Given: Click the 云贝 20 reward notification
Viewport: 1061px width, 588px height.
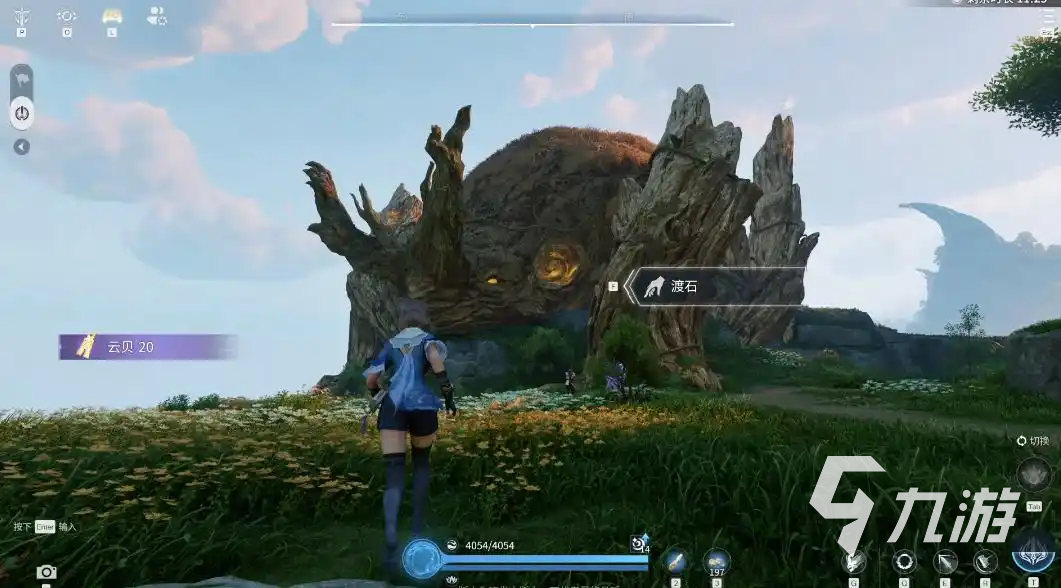Looking at the screenshot, I should pyautogui.click(x=147, y=347).
